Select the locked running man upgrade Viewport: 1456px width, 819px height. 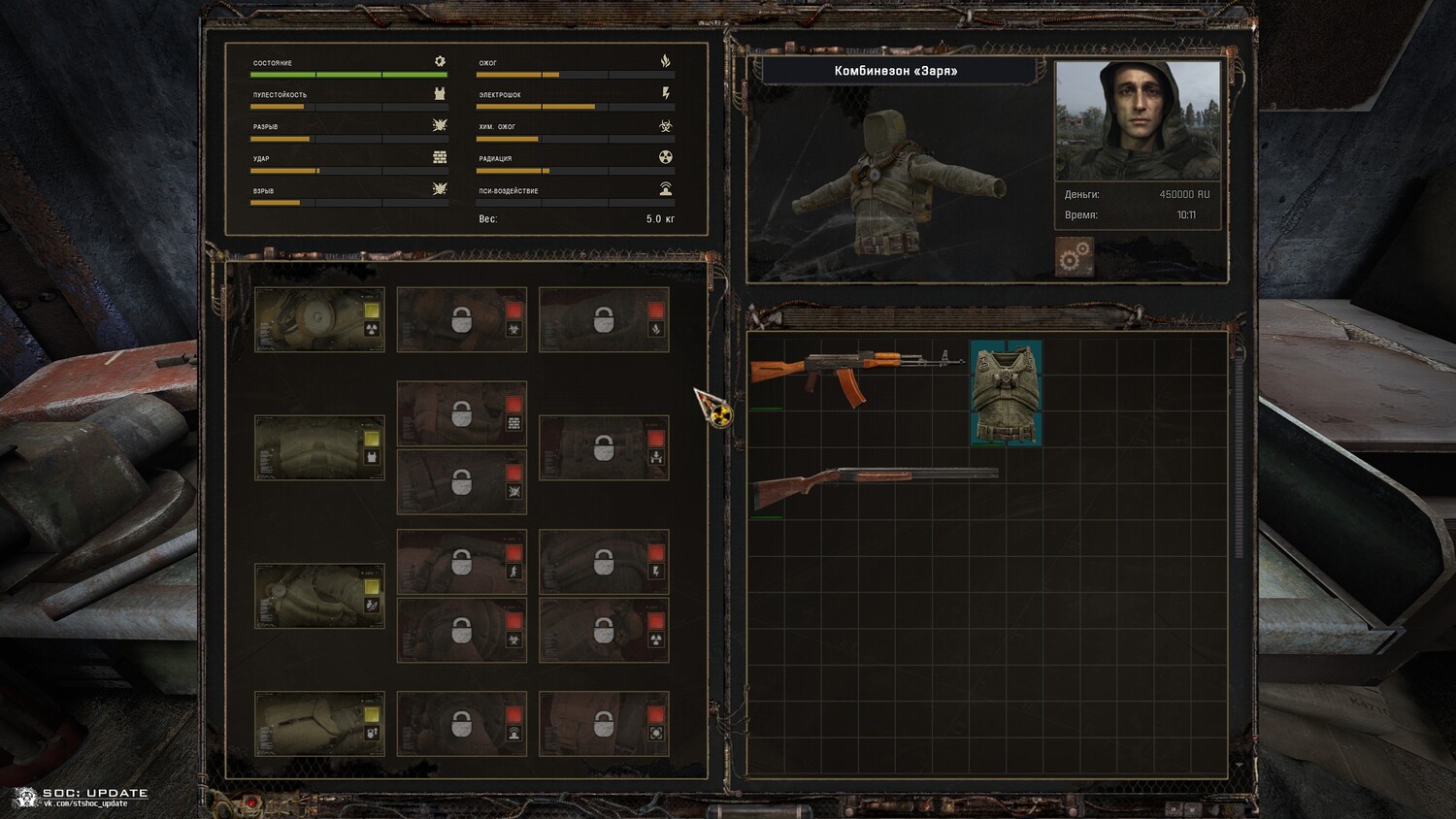[462, 562]
